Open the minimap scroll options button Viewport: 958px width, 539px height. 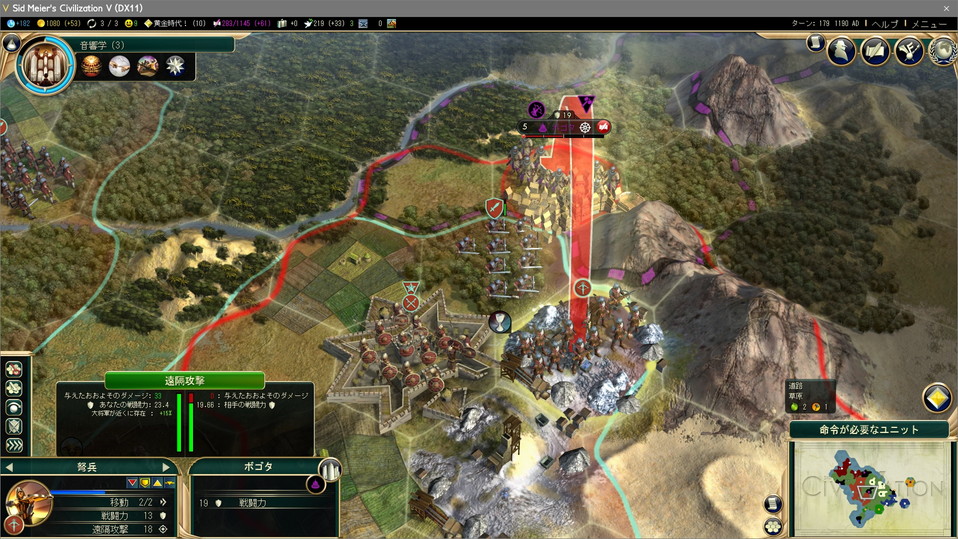[772, 504]
